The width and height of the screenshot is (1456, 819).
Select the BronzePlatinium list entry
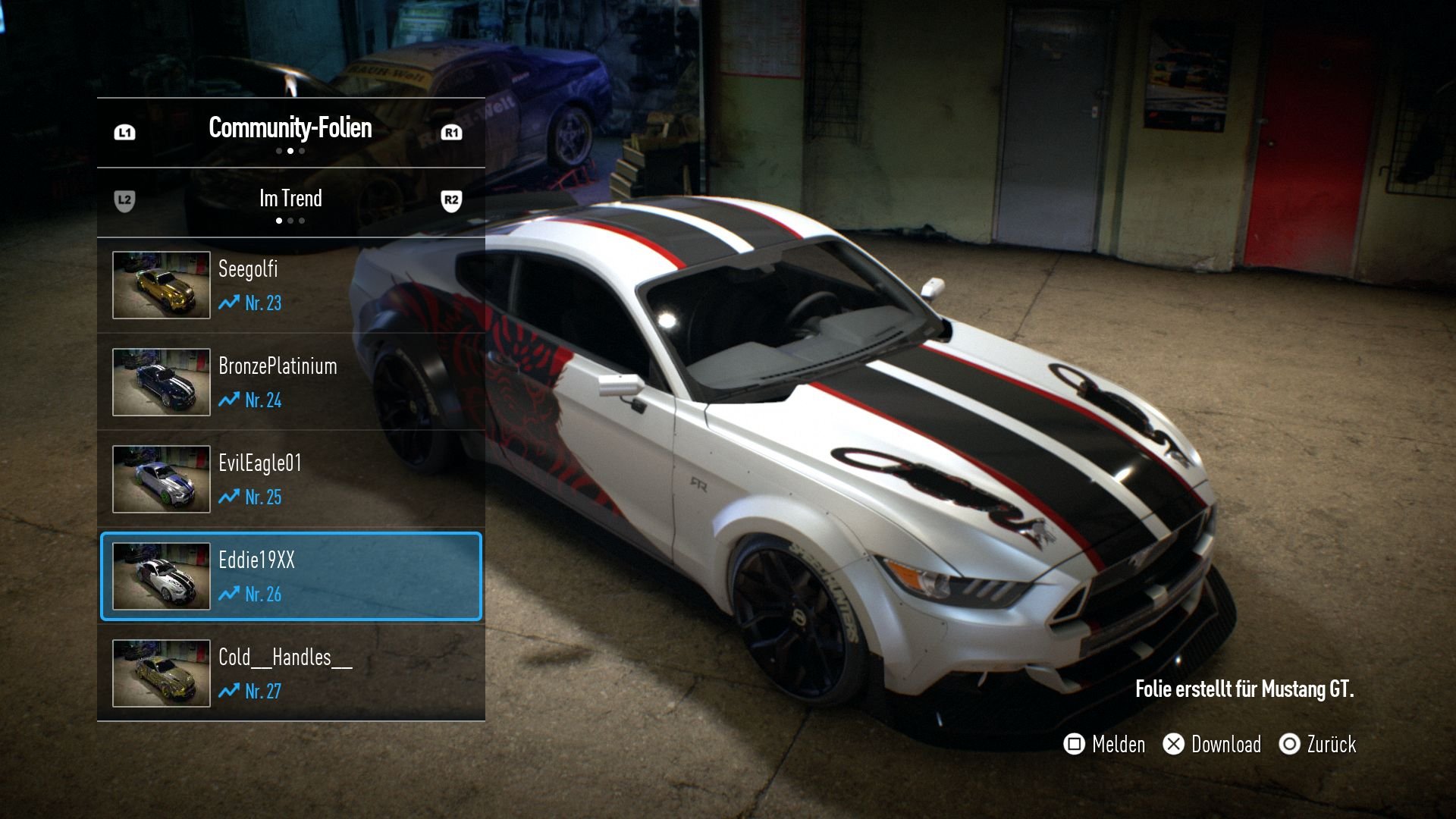coord(290,382)
